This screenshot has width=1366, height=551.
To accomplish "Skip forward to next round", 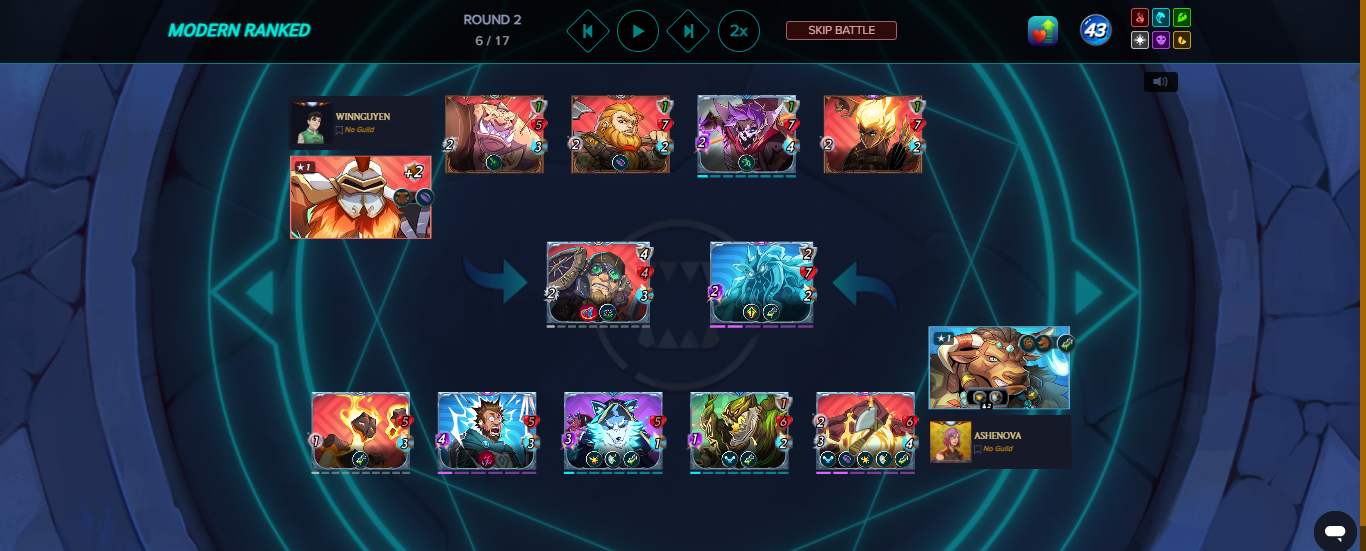I will pyautogui.click(x=688, y=31).
